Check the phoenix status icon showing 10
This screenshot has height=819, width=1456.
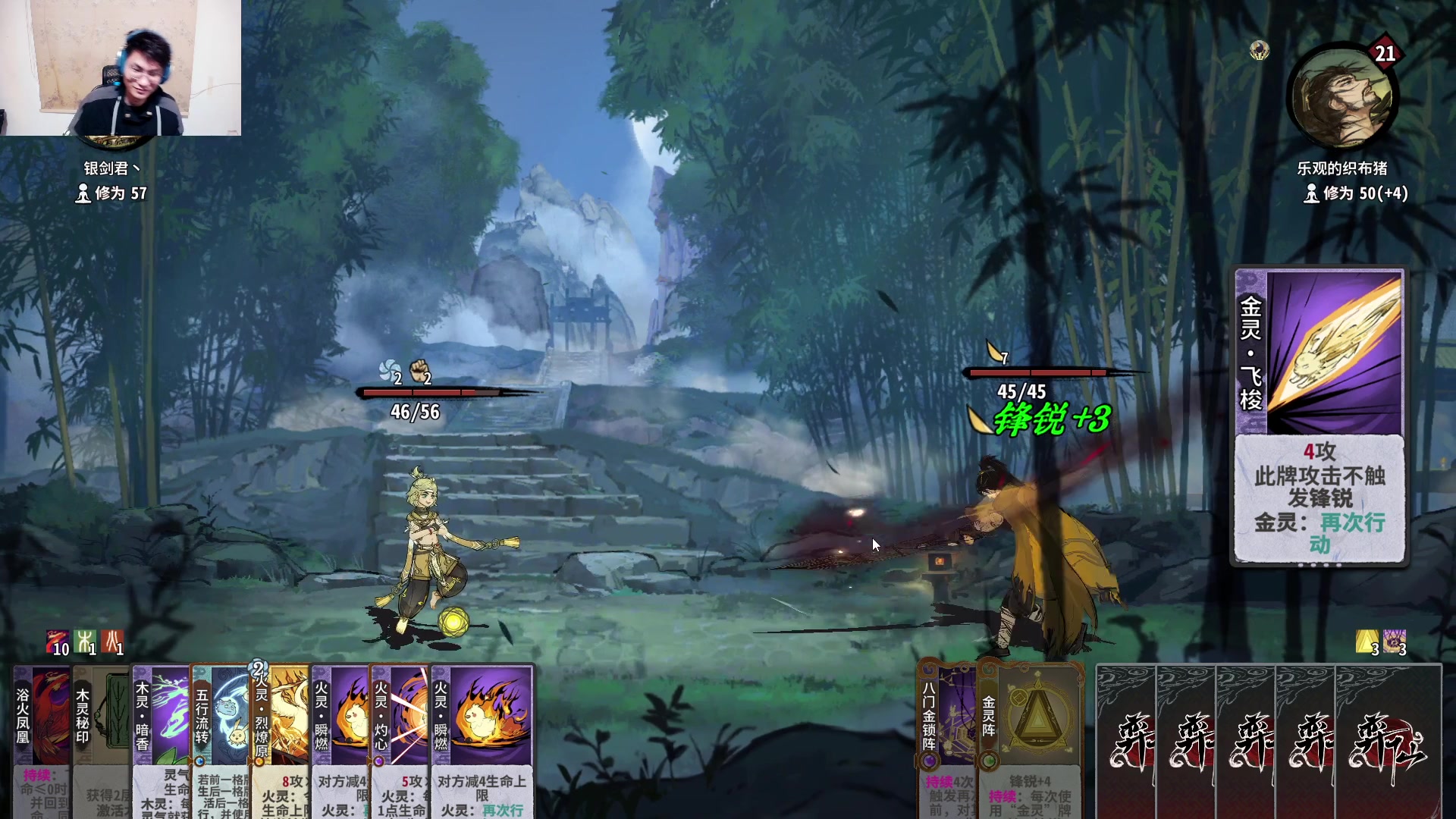(57, 642)
